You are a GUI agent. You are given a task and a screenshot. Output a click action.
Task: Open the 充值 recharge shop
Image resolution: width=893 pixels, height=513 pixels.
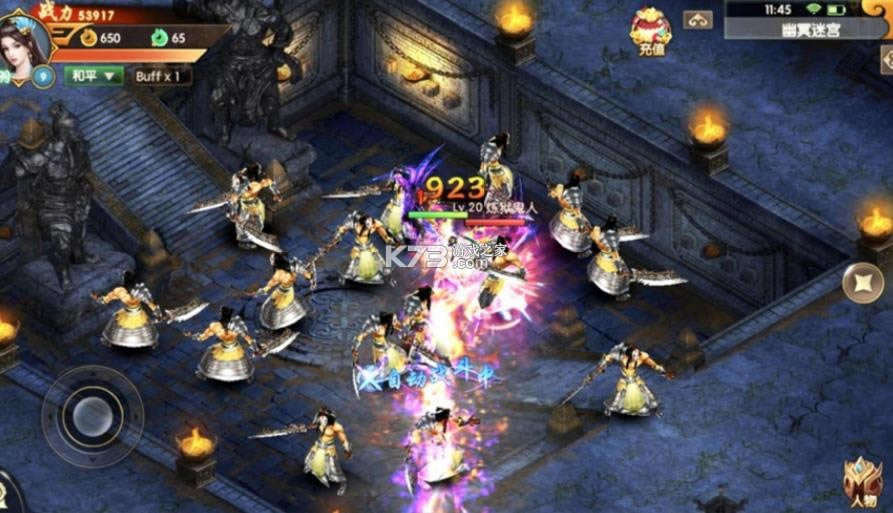coord(650,29)
